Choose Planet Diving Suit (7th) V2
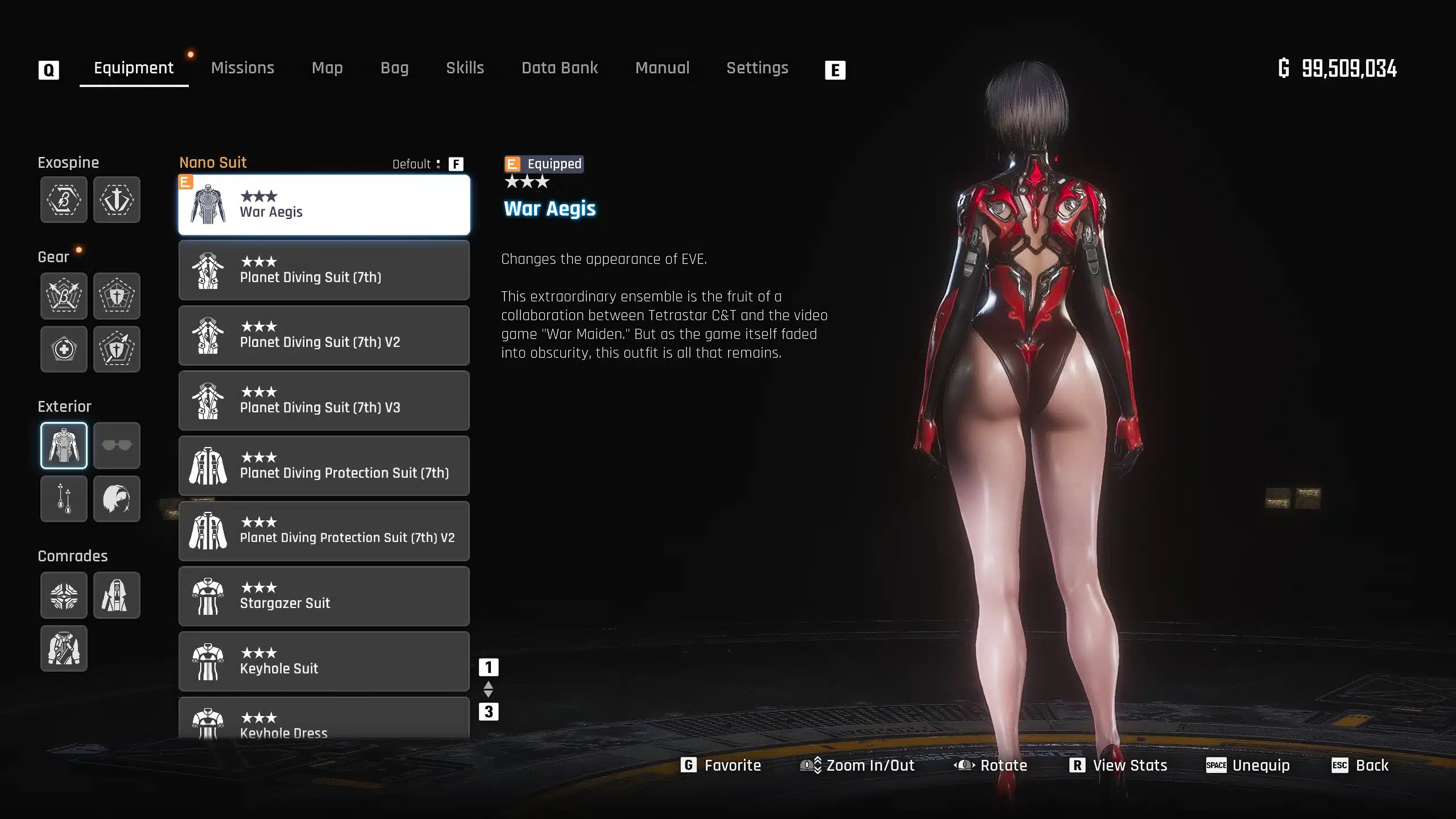This screenshot has height=819, width=1456. 324,336
